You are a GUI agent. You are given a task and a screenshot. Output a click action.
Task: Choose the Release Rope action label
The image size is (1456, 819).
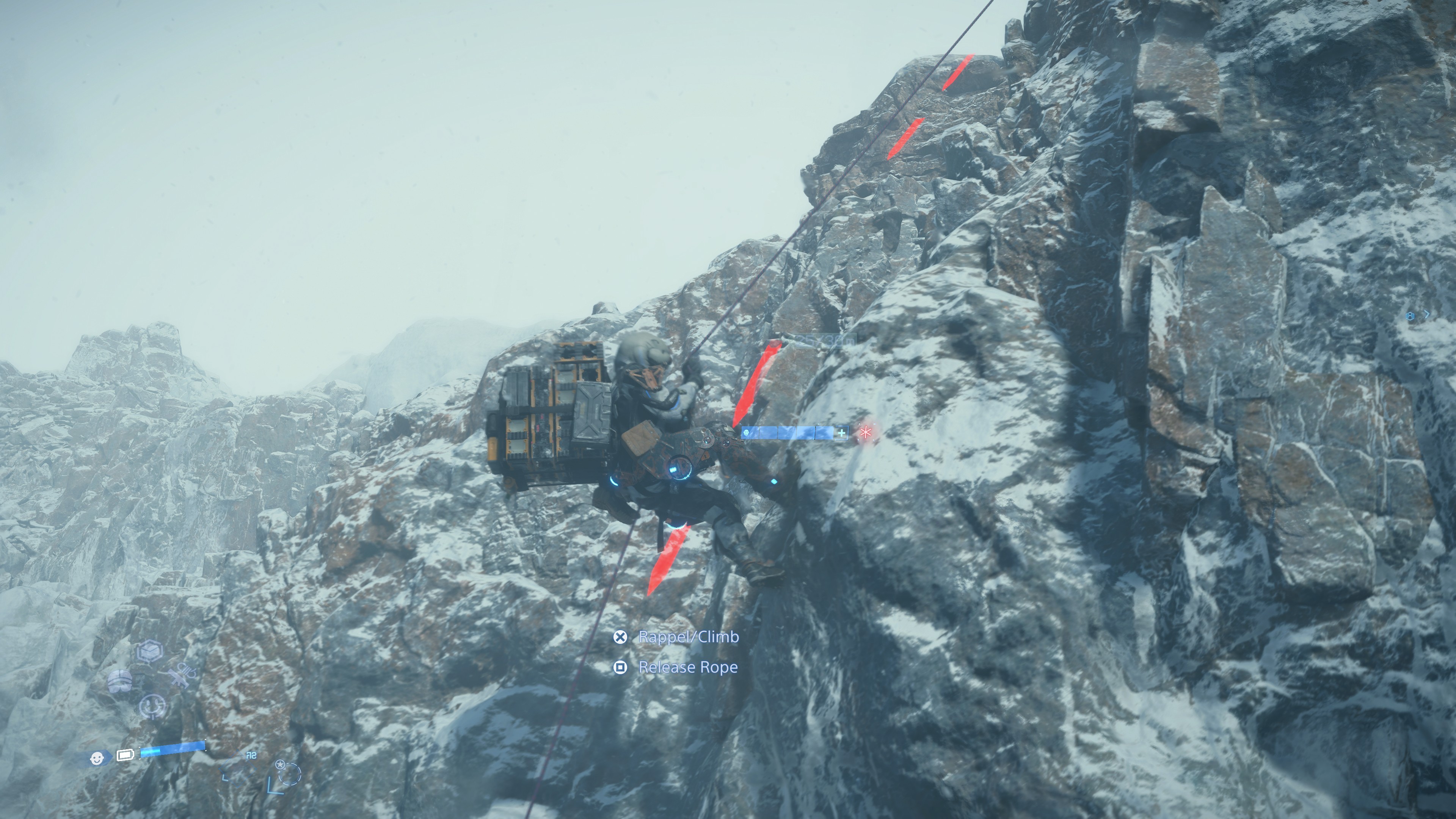click(x=687, y=667)
